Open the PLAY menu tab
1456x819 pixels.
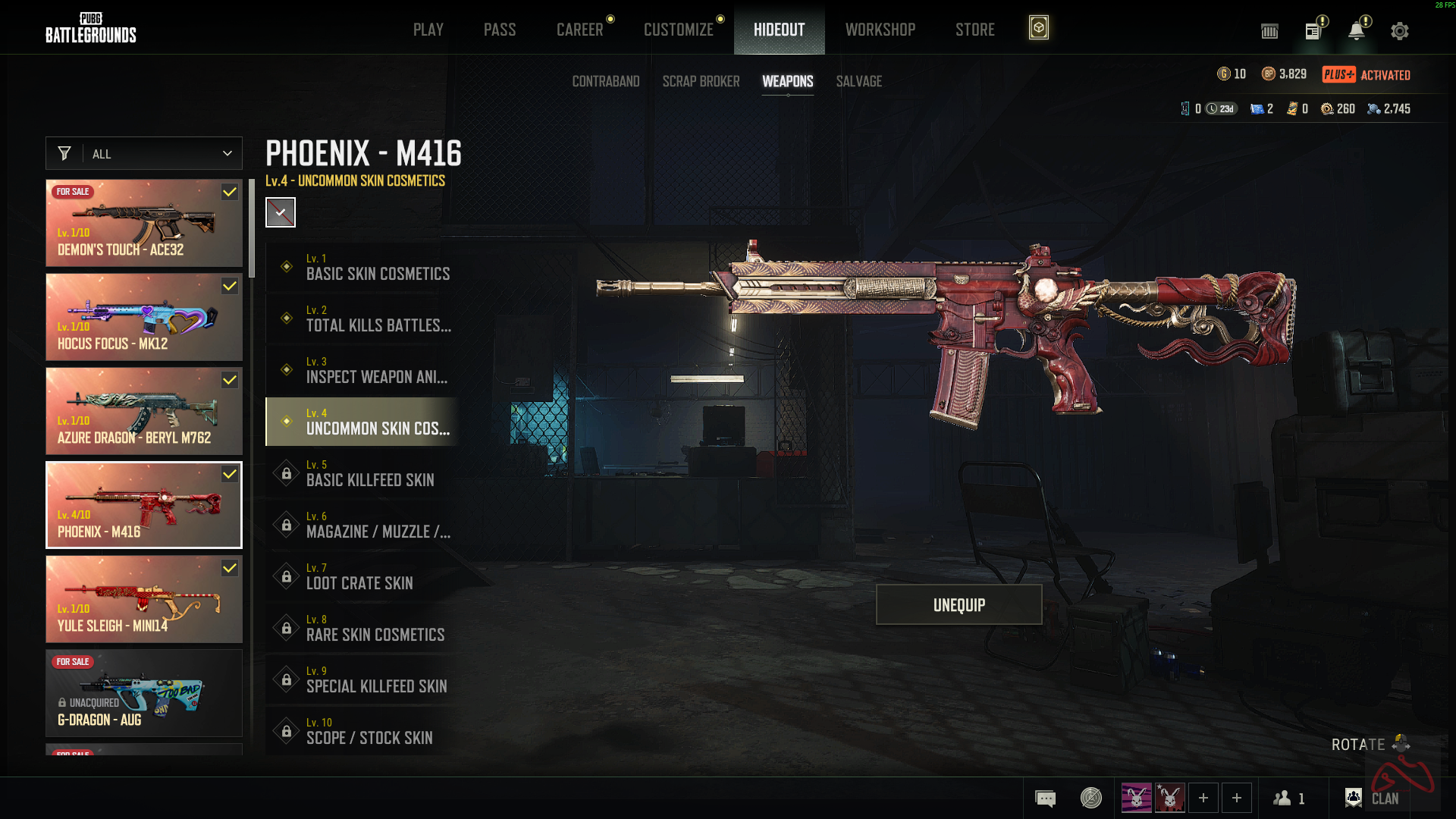pos(428,30)
